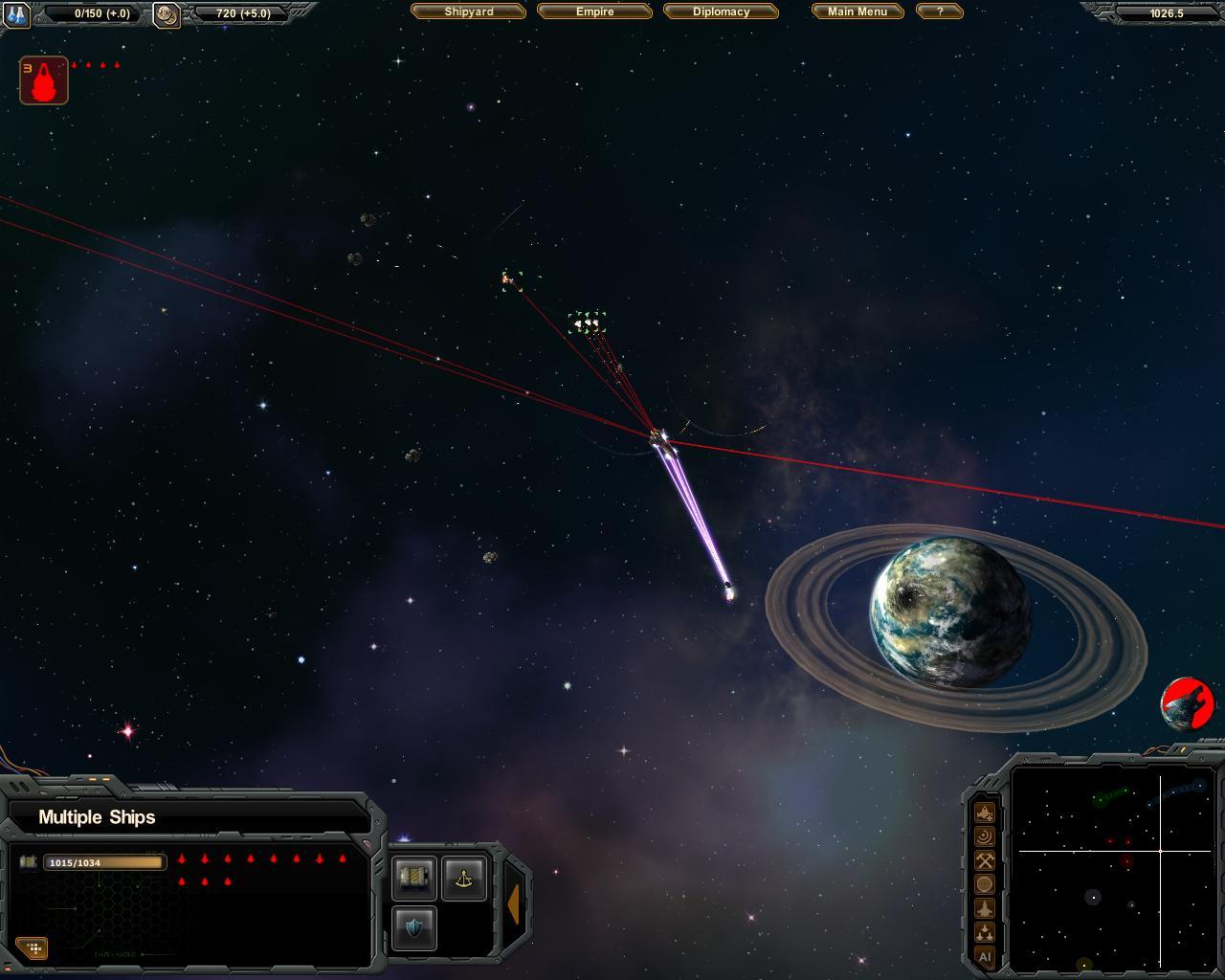Viewport: 1225px width, 980px height.
Task: Click the ship-with-plus minimap side button
Action: 984,813
